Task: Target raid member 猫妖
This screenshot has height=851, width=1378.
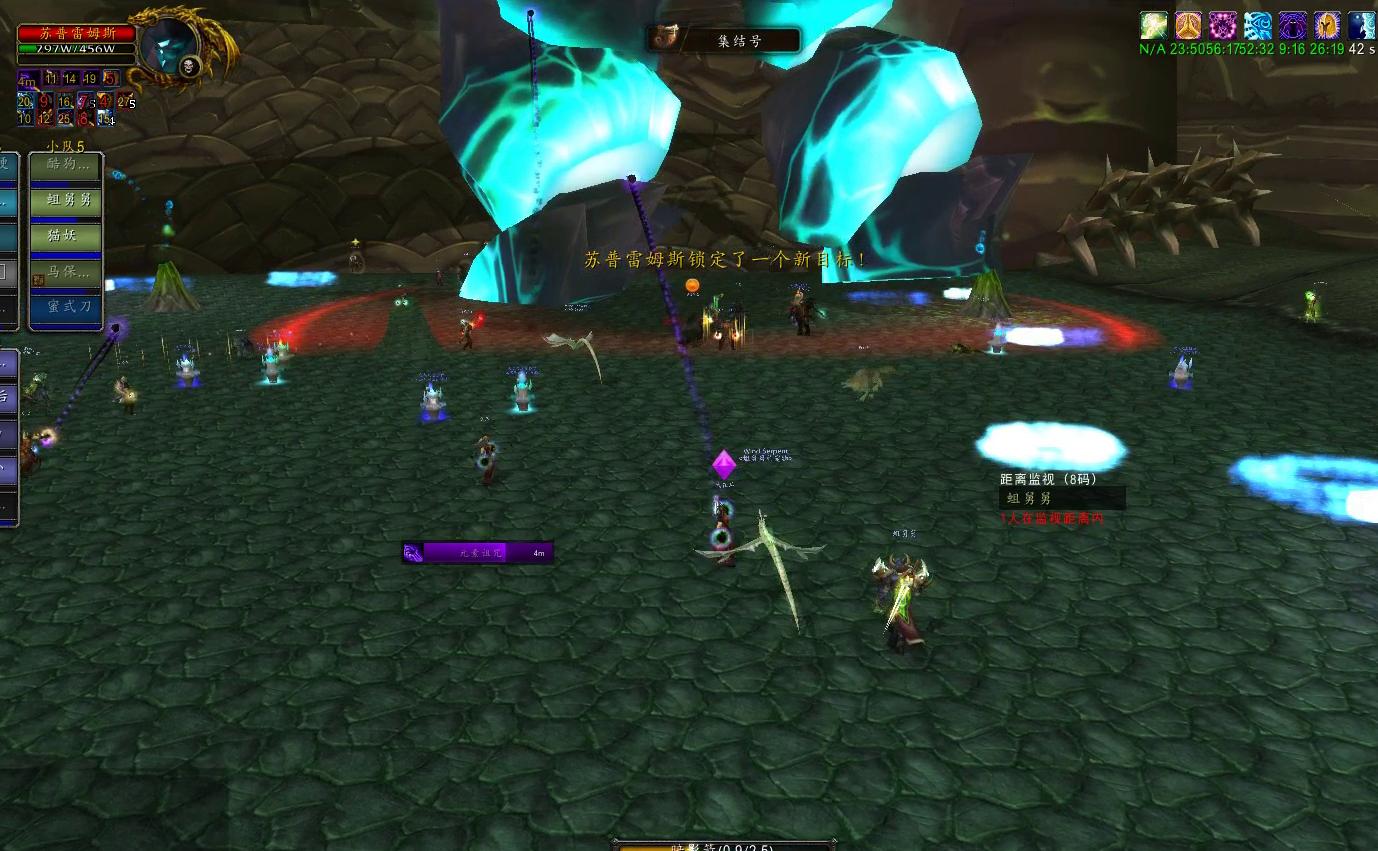Action: coord(66,236)
